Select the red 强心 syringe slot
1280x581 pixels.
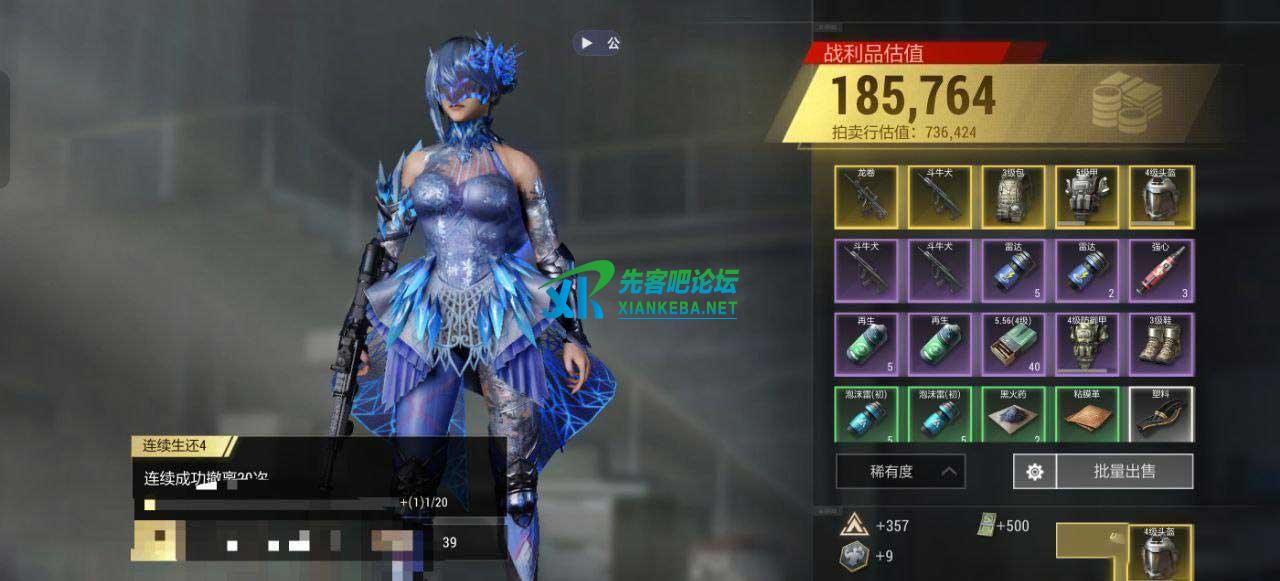click(x=1161, y=271)
